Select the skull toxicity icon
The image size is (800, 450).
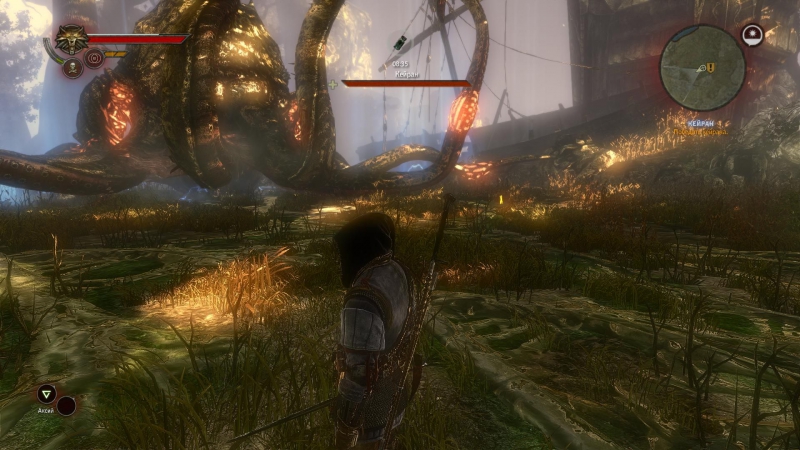pos(72,68)
